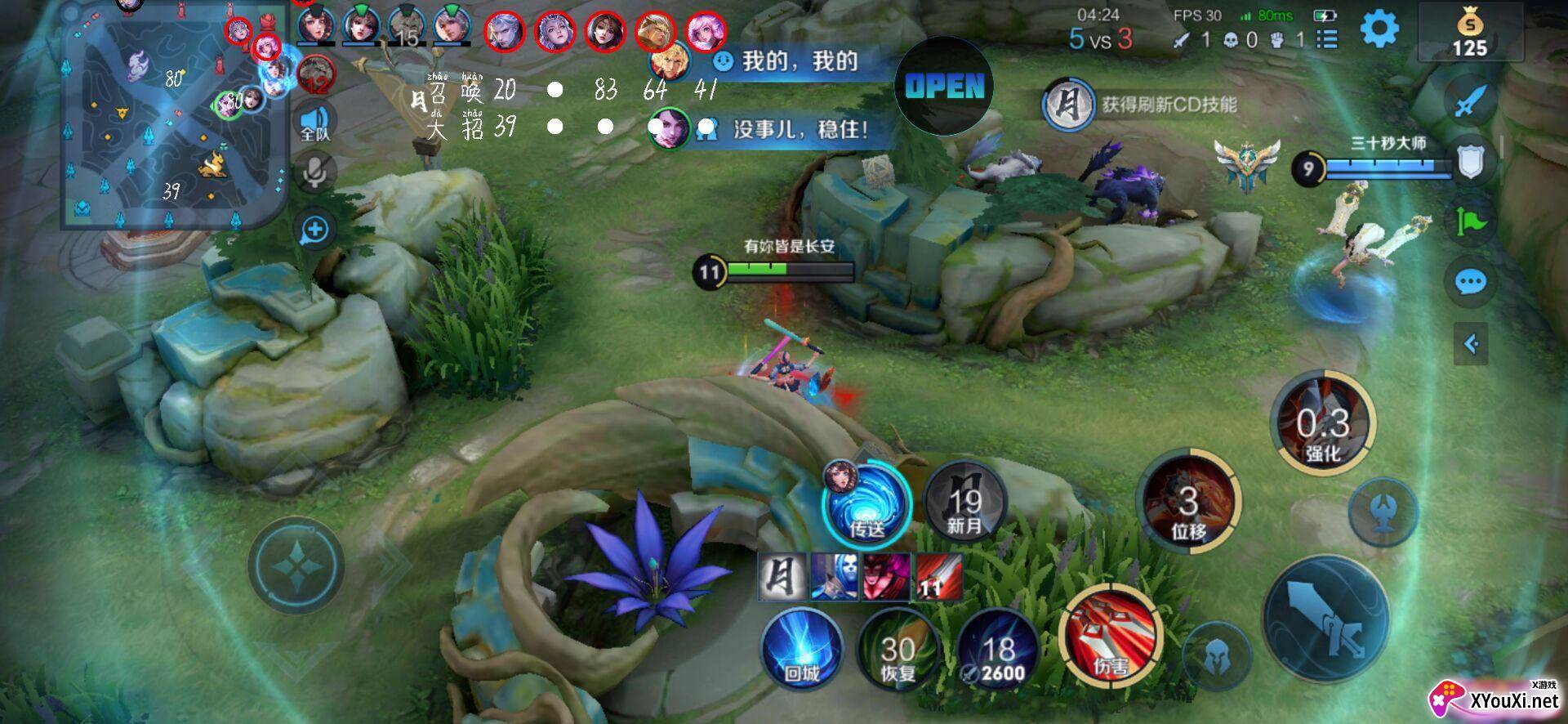Cast the 位移 dash ability

(x=1188, y=500)
